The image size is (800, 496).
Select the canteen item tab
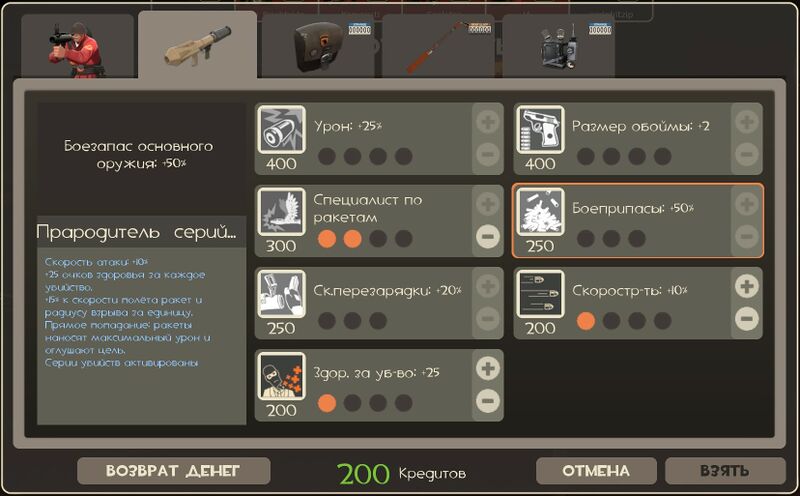click(320, 47)
